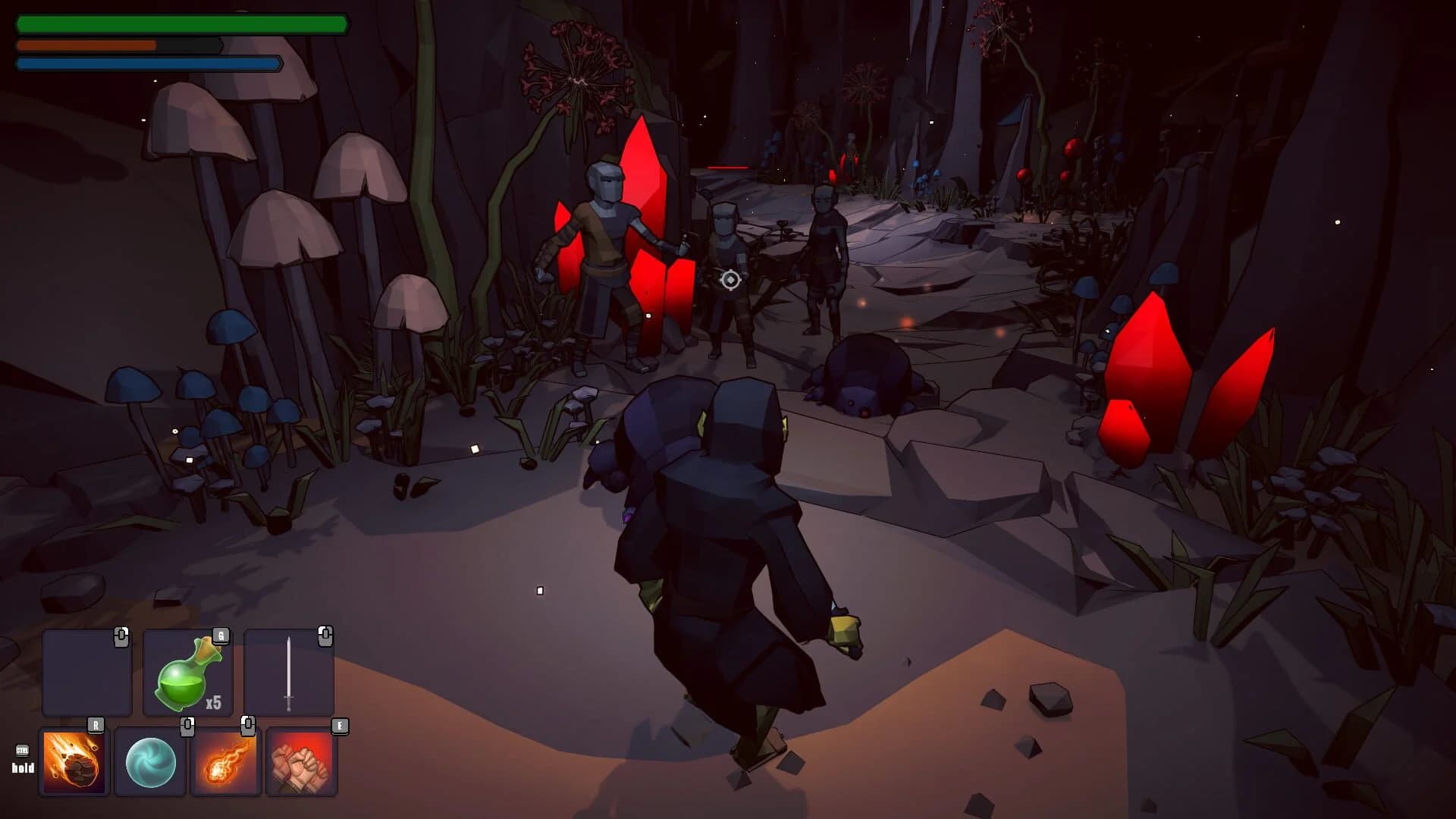Click the R keybind badge on the meteor ability
The height and width of the screenshot is (819, 1456).
tap(96, 725)
